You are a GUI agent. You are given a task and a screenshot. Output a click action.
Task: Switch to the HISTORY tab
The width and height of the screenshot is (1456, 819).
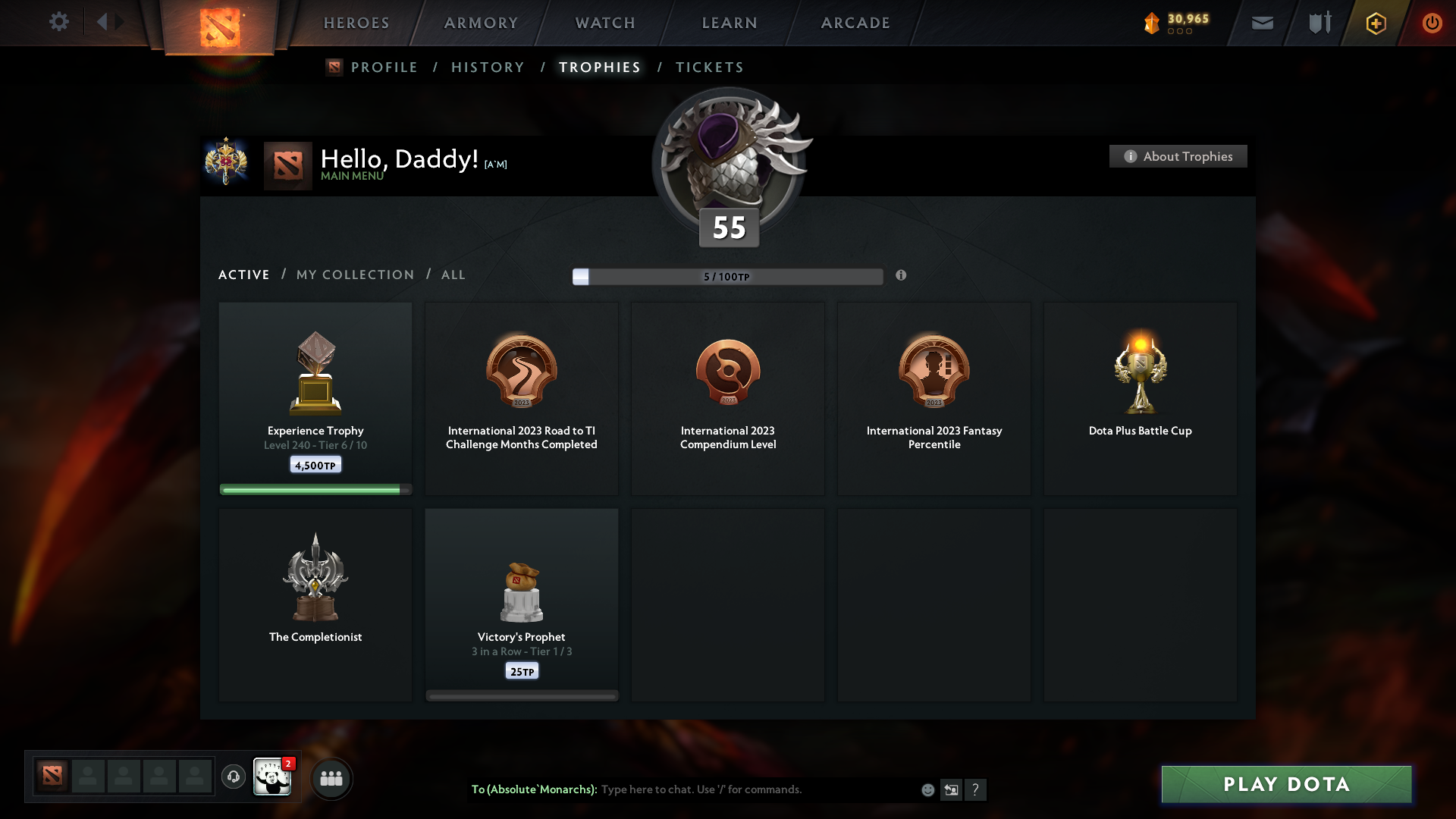487,67
